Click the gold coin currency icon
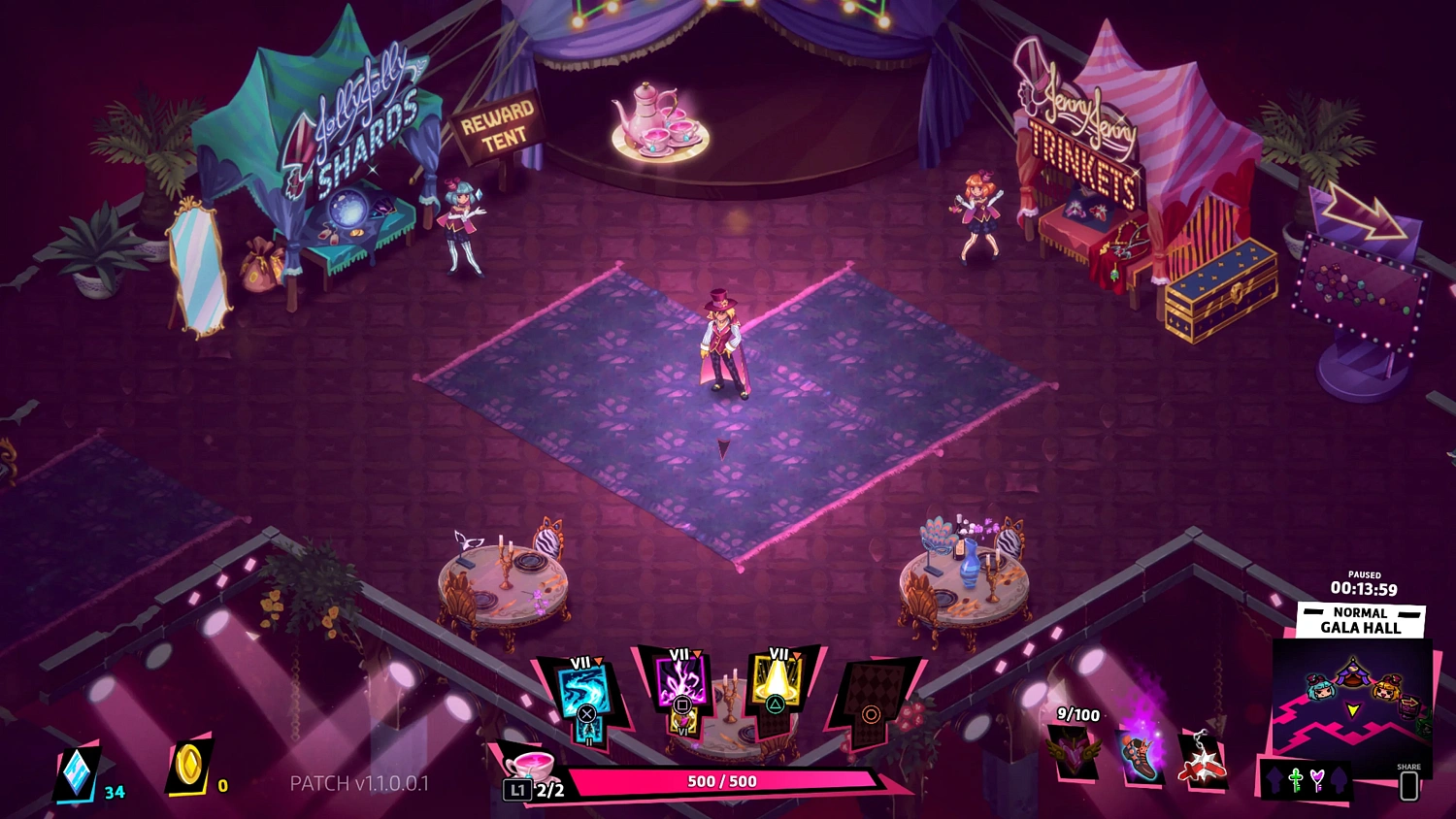Viewport: 1456px width, 819px height. [188, 767]
